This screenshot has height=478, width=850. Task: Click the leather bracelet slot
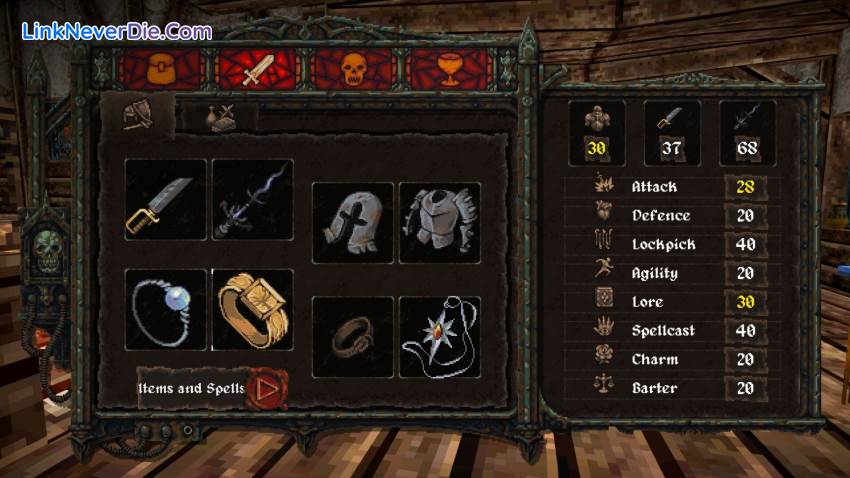pos(352,337)
